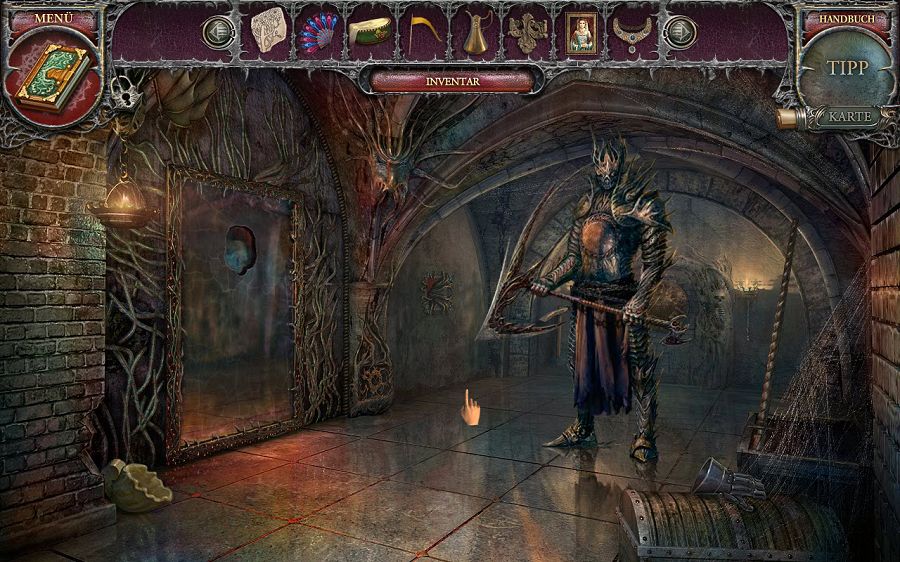
Task: Select the ornate fleur-de-lis emblem item
Action: (527, 32)
